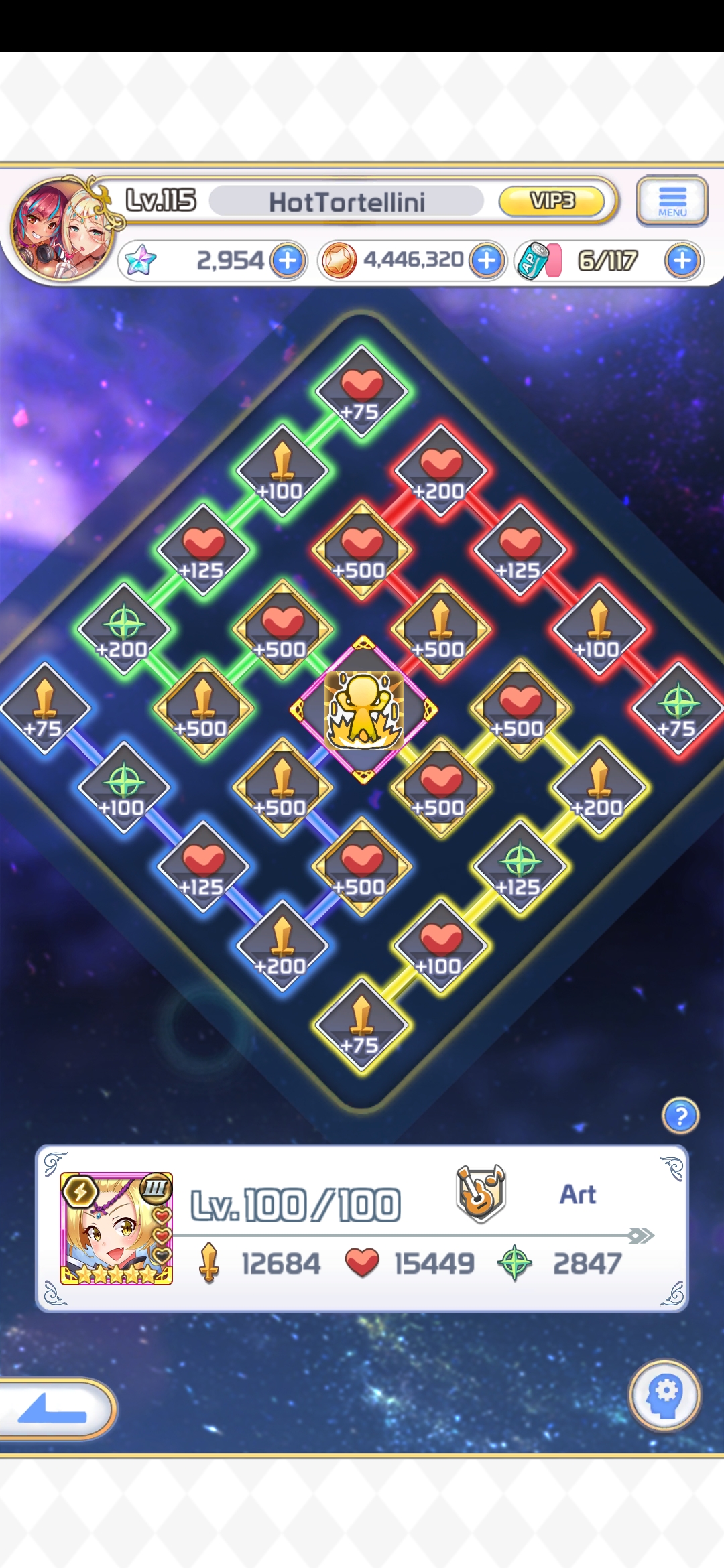Select the yellow +100 heart node

[x=441, y=947]
